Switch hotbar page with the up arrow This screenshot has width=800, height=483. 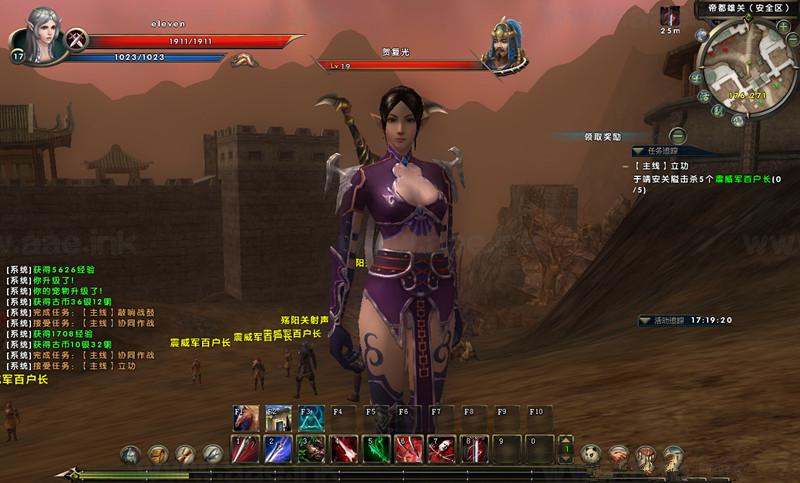click(566, 441)
